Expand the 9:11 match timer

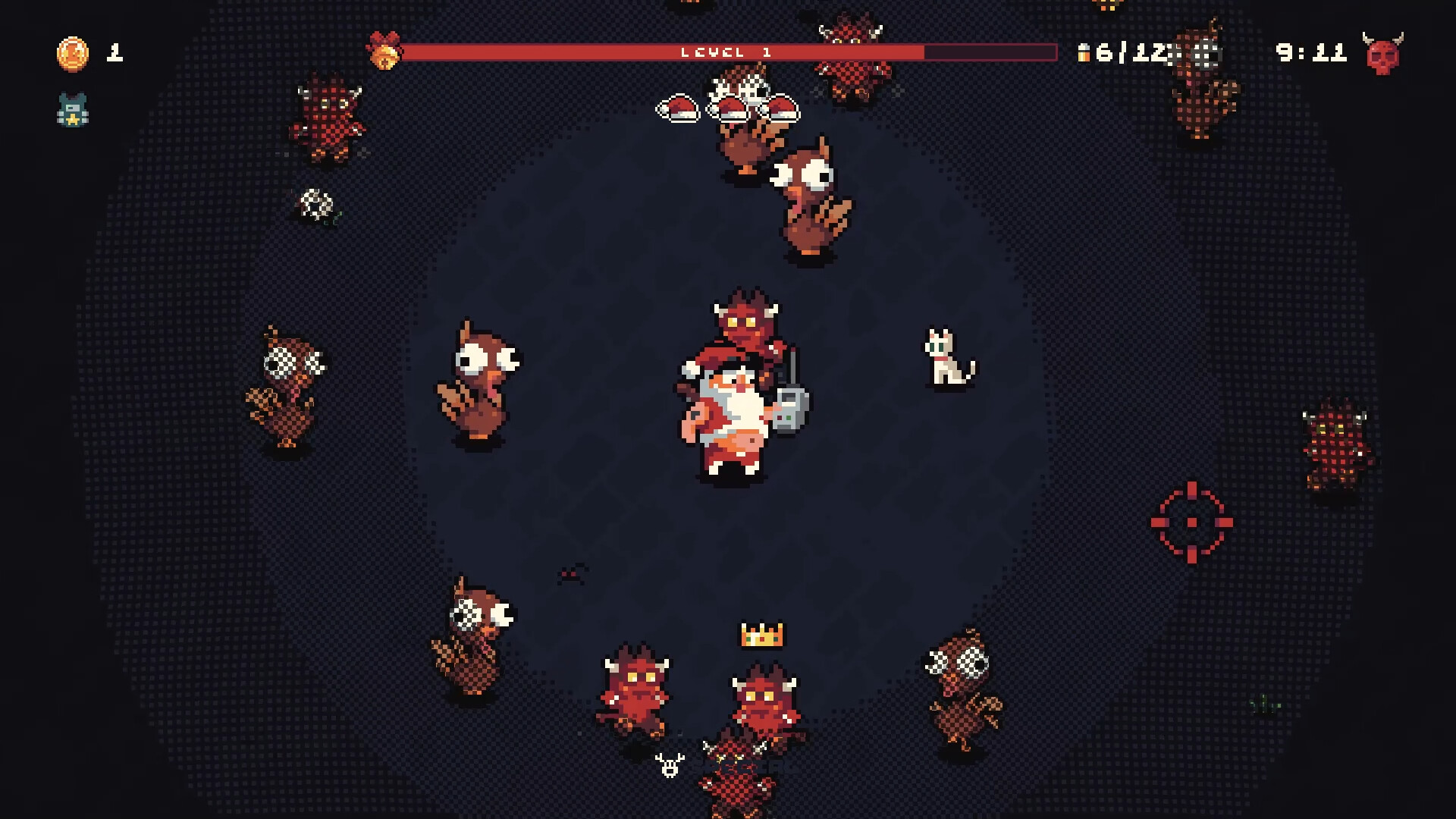(1312, 53)
